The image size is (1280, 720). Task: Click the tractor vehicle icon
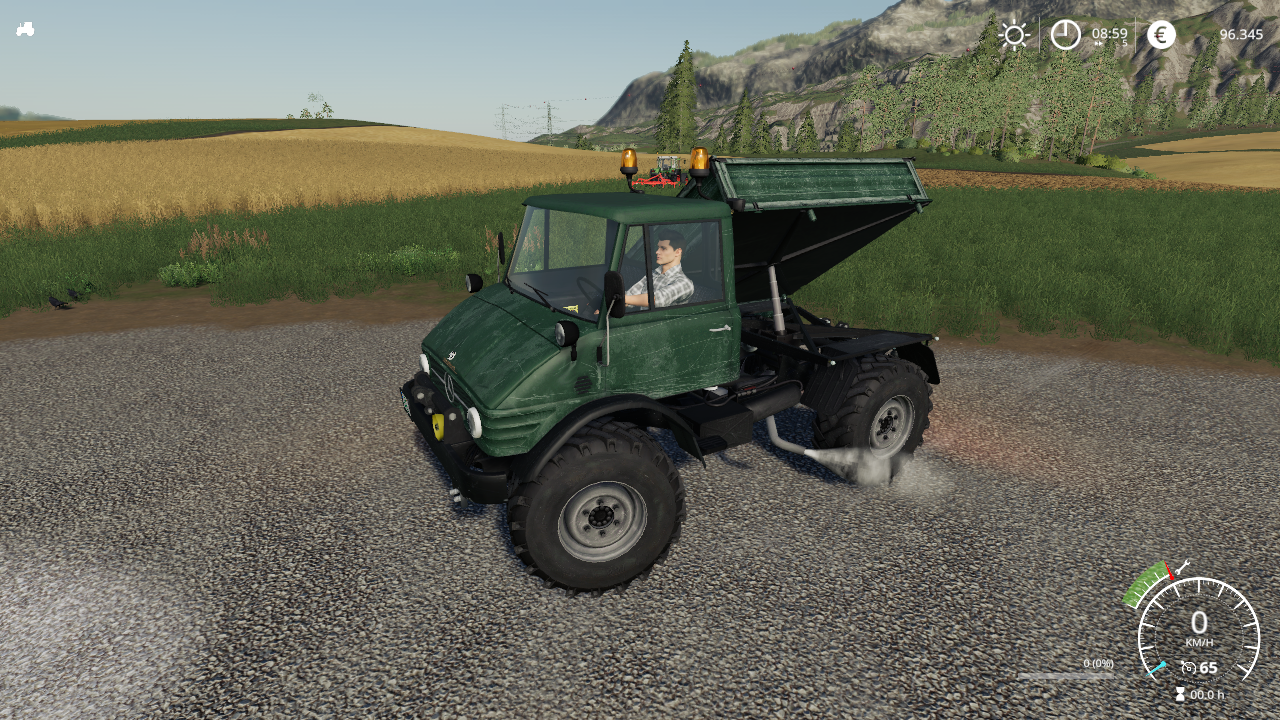(25, 29)
